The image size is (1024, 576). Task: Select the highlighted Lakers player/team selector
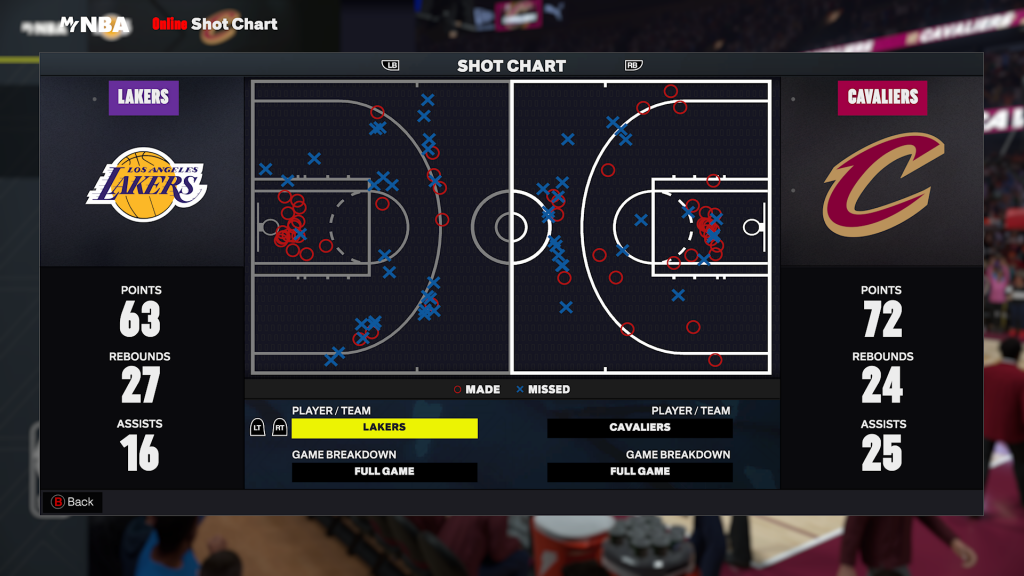coord(384,428)
